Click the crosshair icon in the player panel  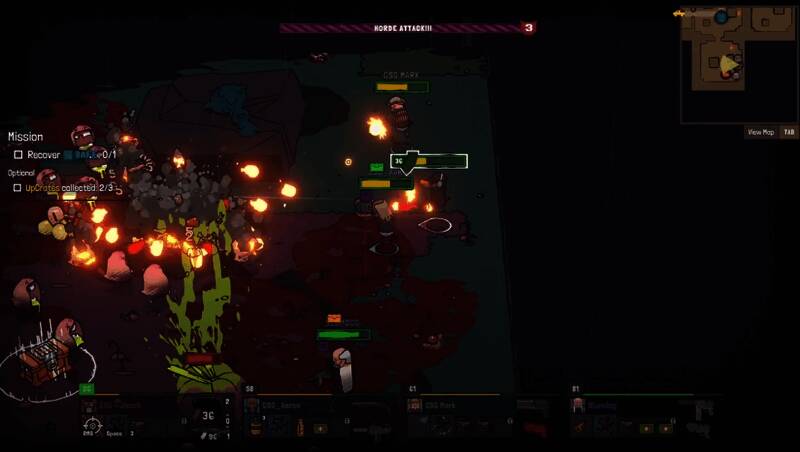[93, 425]
